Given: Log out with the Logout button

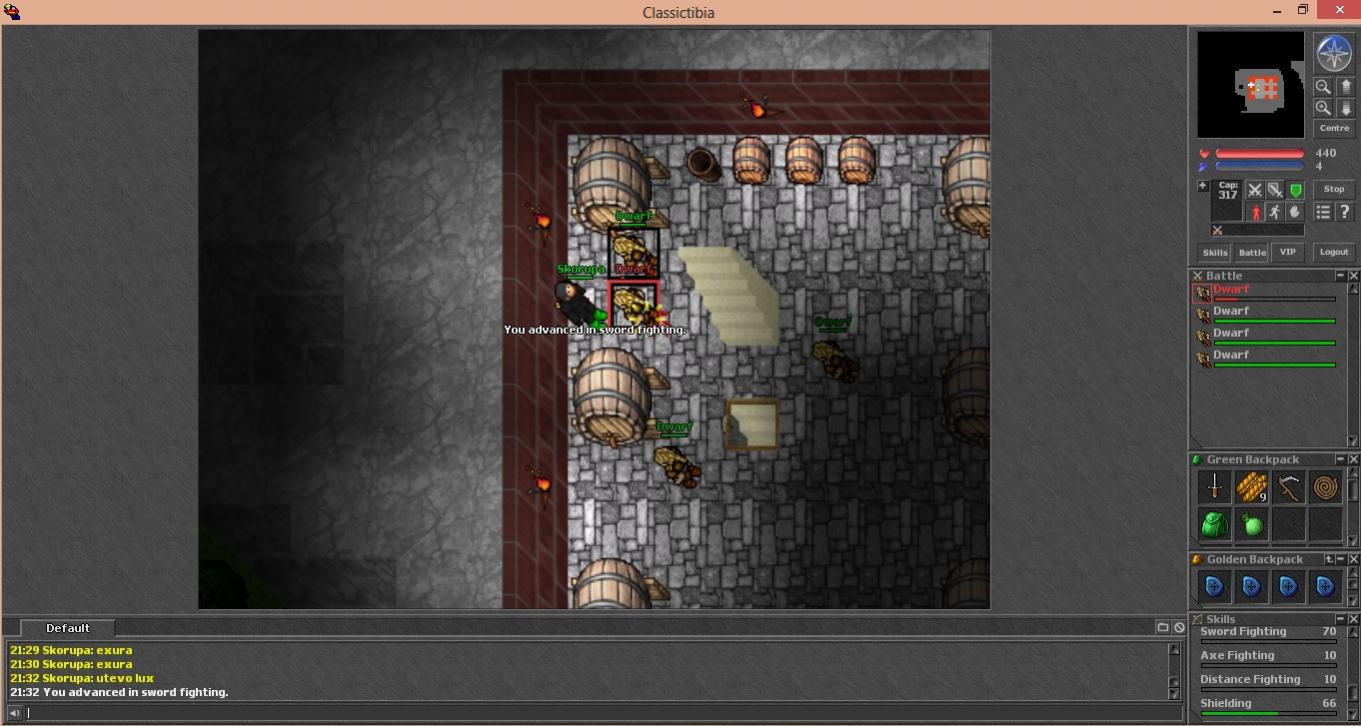Looking at the screenshot, I should click(x=1334, y=252).
